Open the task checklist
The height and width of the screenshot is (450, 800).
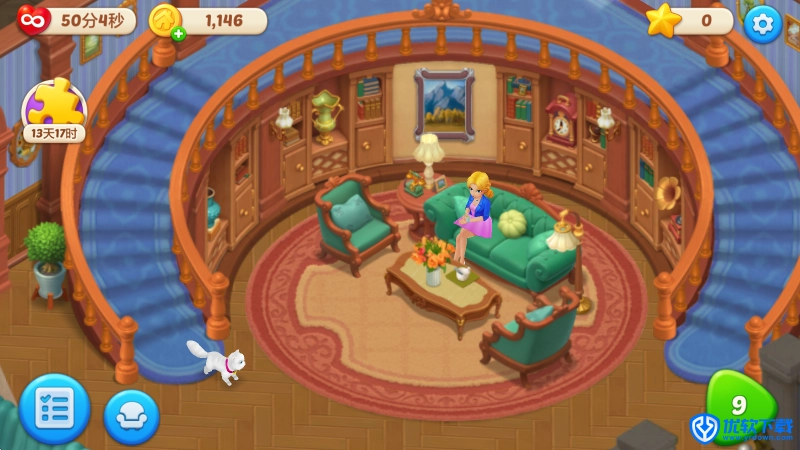click(54, 409)
